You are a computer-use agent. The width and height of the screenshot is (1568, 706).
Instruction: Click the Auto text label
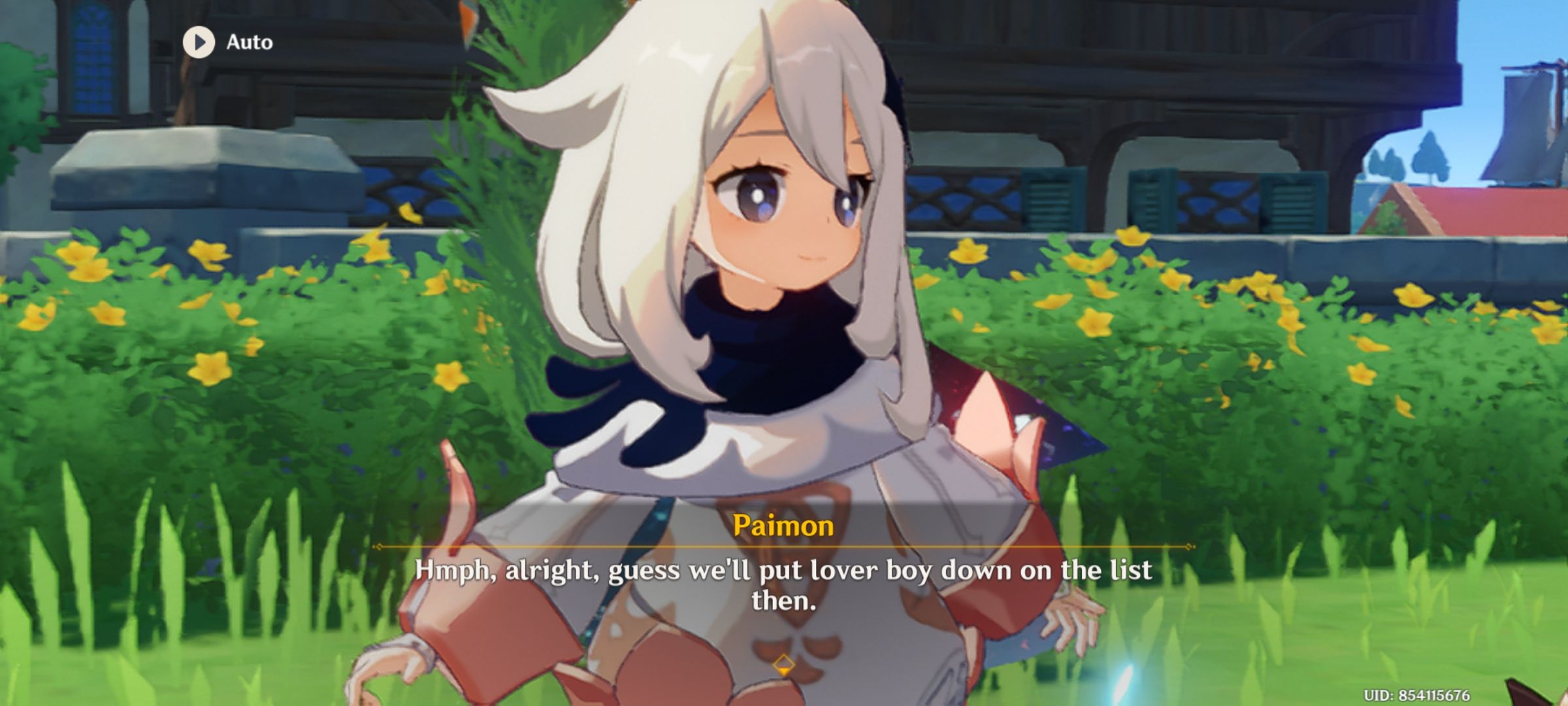click(248, 42)
